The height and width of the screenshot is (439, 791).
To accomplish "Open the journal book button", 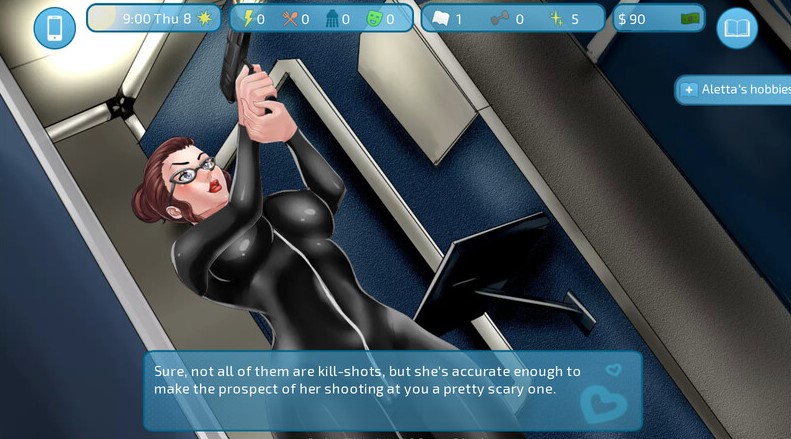I will click(737, 28).
